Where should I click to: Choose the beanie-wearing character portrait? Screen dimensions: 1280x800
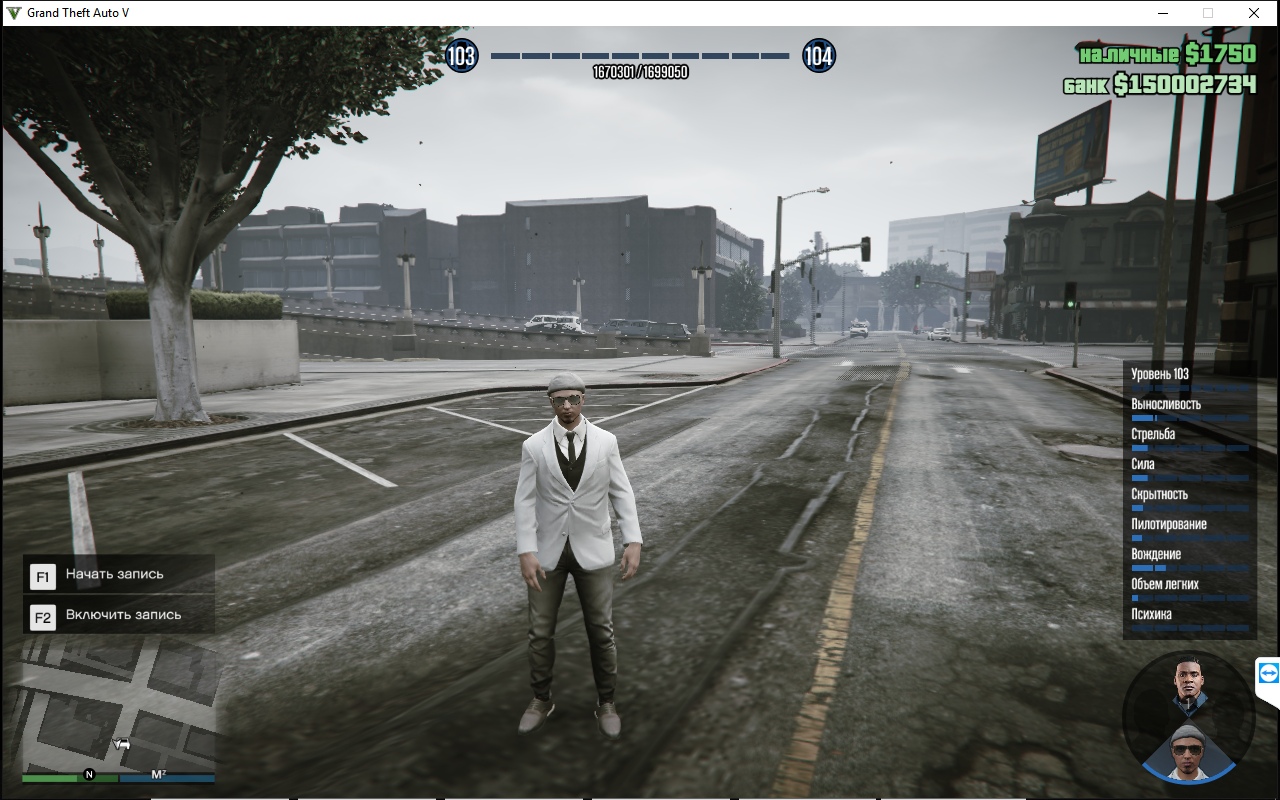1188,751
